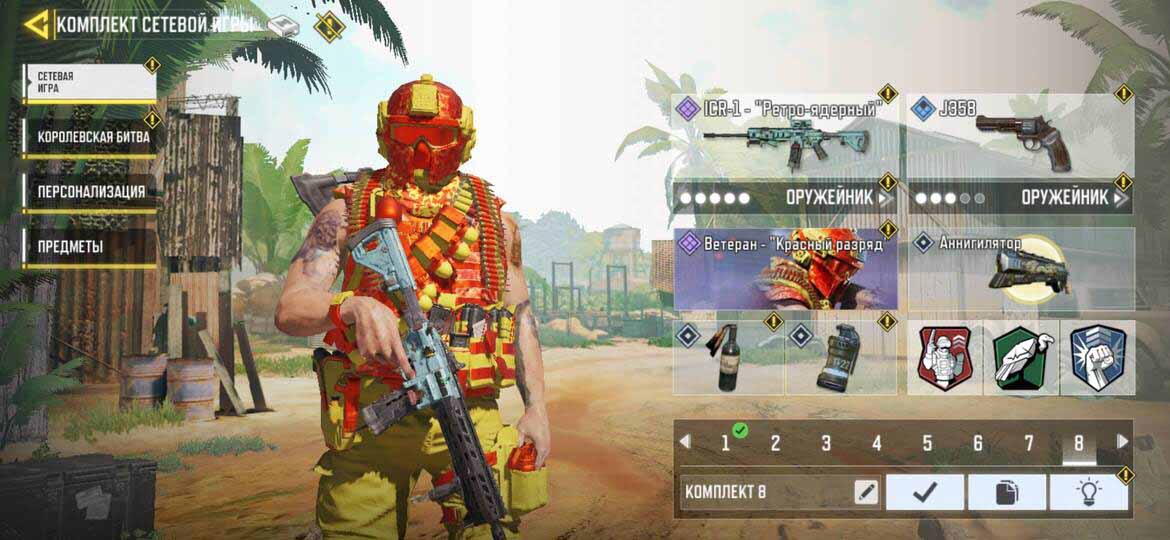The height and width of the screenshot is (540, 1170).
Task: Open the Королевская битва tab
Action: (x=89, y=137)
